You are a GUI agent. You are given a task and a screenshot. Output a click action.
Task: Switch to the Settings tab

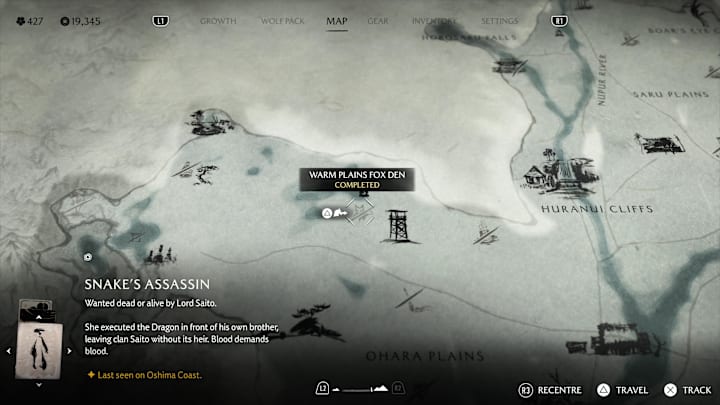point(500,20)
